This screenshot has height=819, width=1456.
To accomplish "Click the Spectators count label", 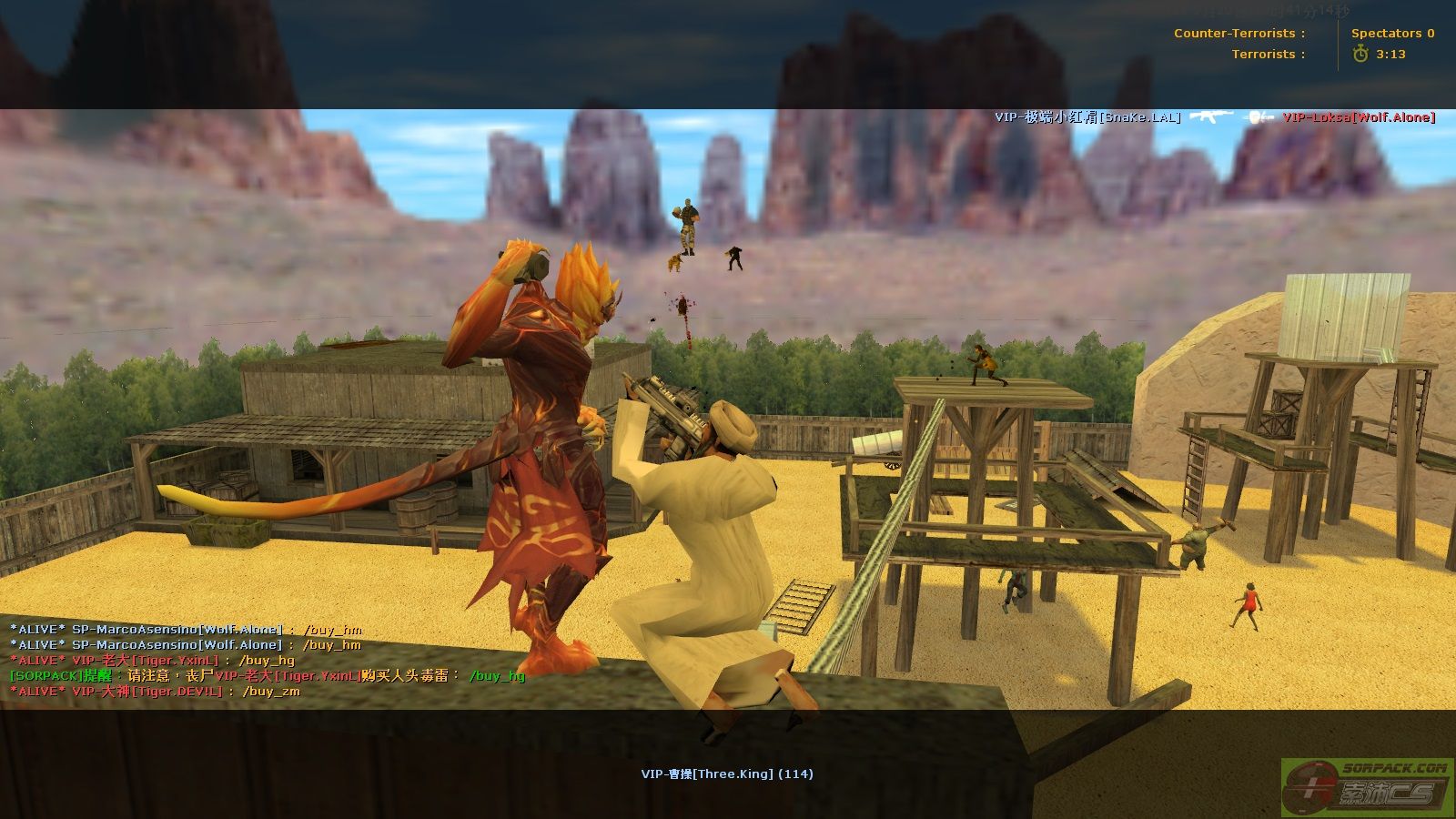I will tap(1392, 34).
